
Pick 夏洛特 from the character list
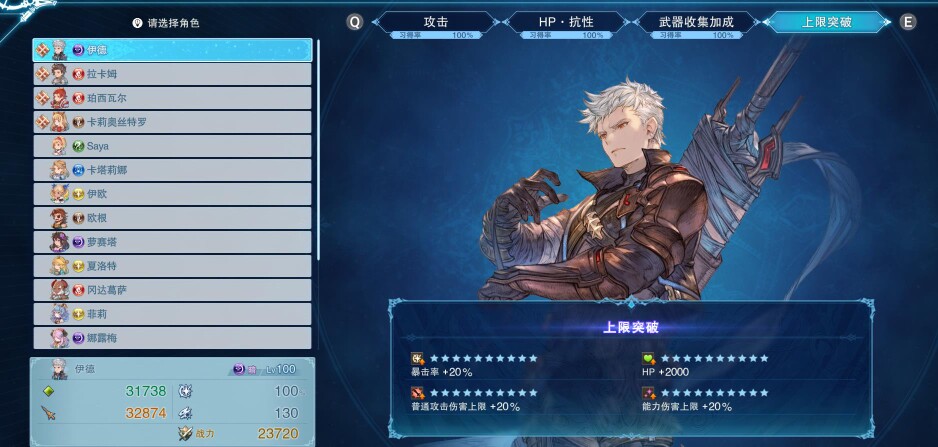click(x=173, y=266)
